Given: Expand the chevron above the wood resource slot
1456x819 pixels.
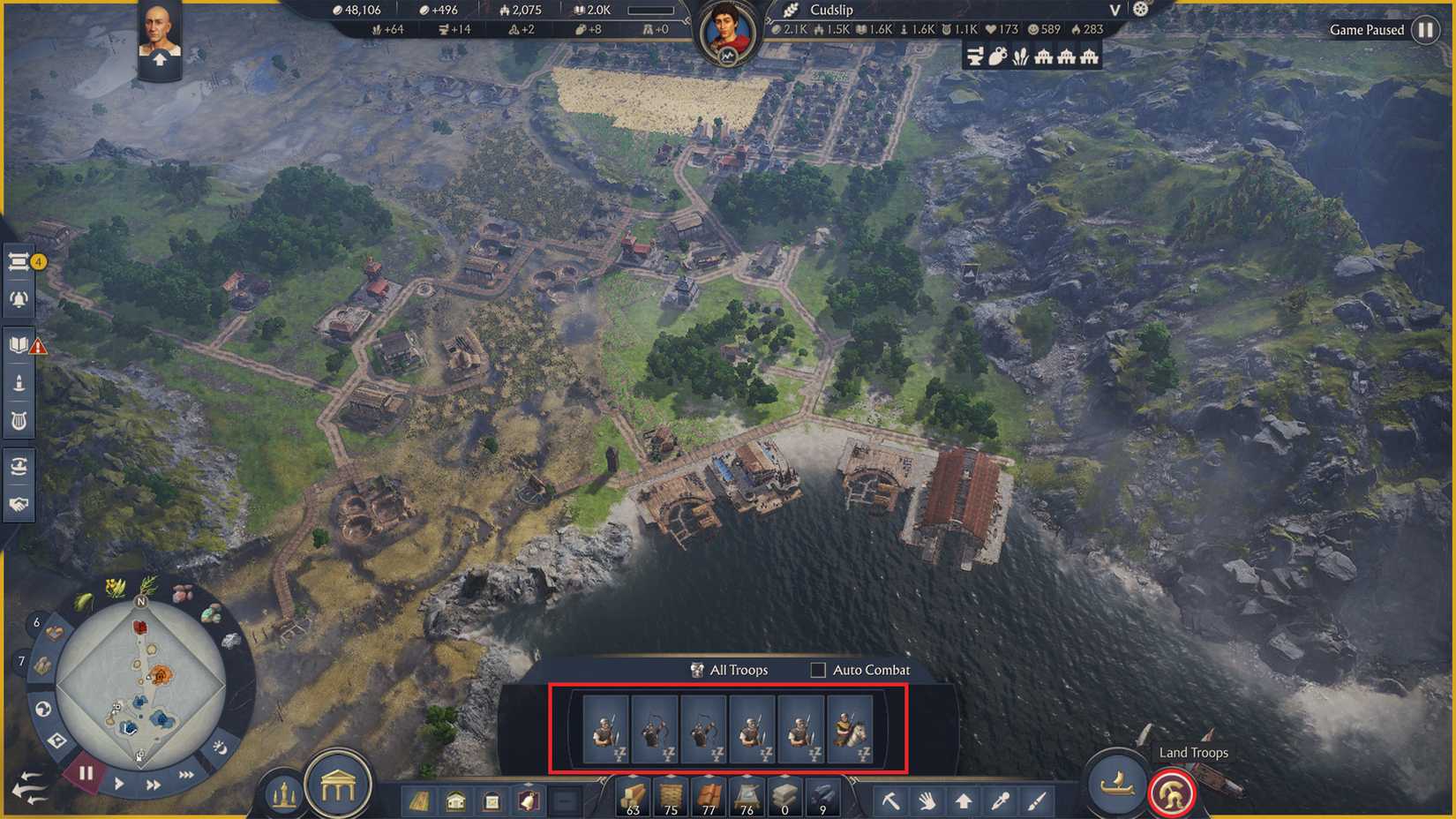Looking at the screenshot, I should [633, 778].
